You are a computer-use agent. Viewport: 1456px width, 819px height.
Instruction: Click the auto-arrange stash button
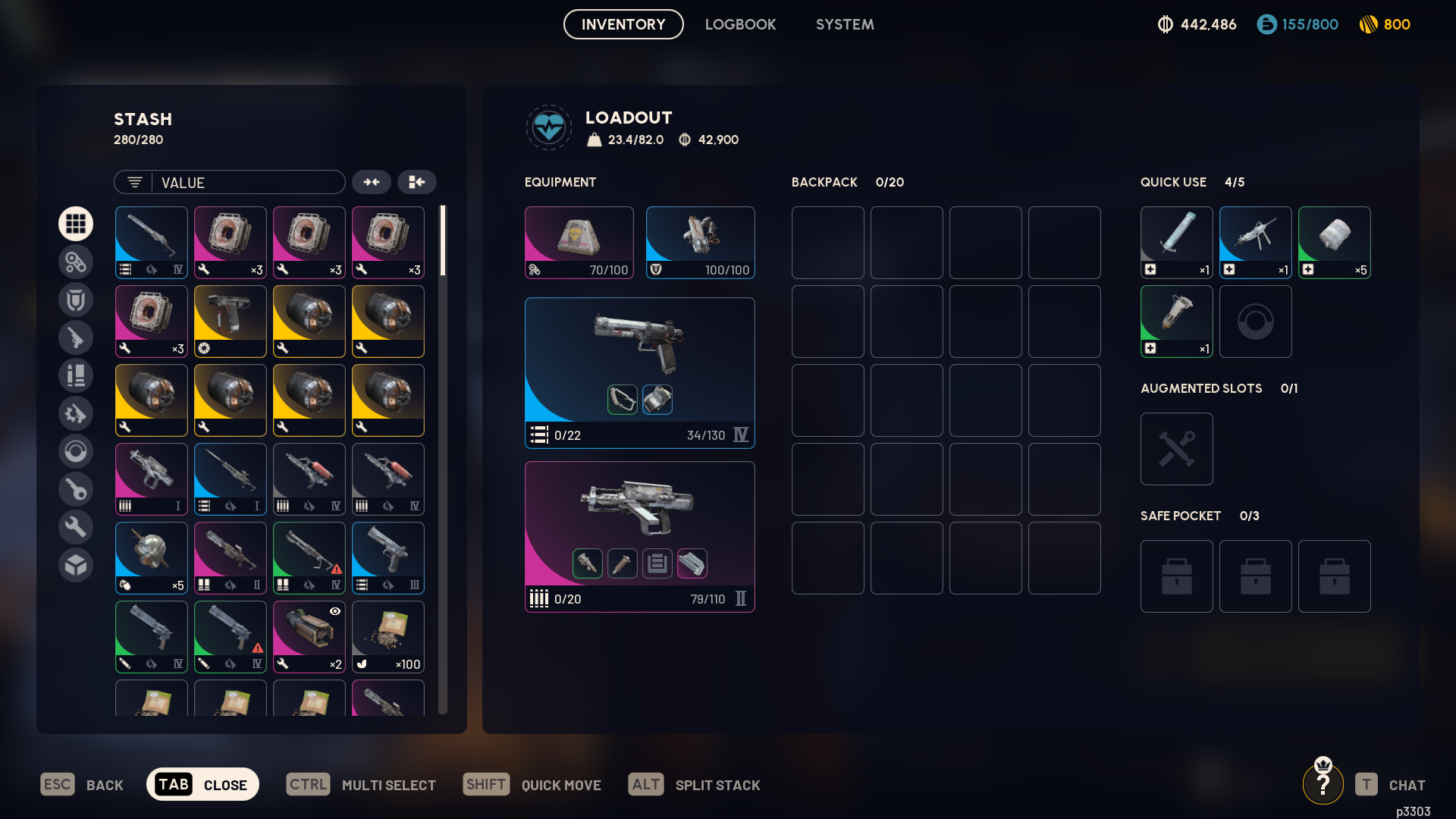click(418, 182)
